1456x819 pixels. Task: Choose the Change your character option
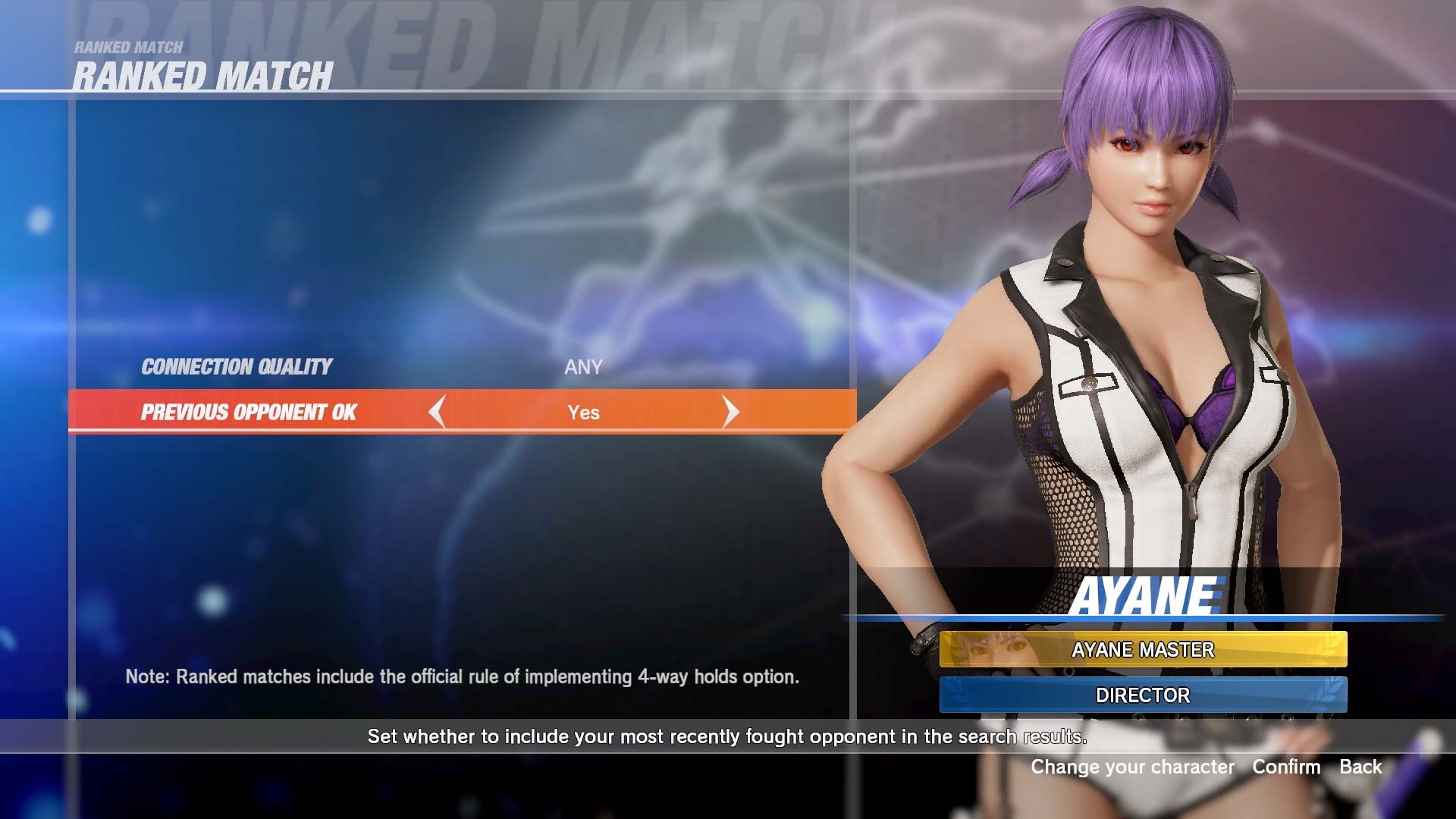tap(1131, 767)
